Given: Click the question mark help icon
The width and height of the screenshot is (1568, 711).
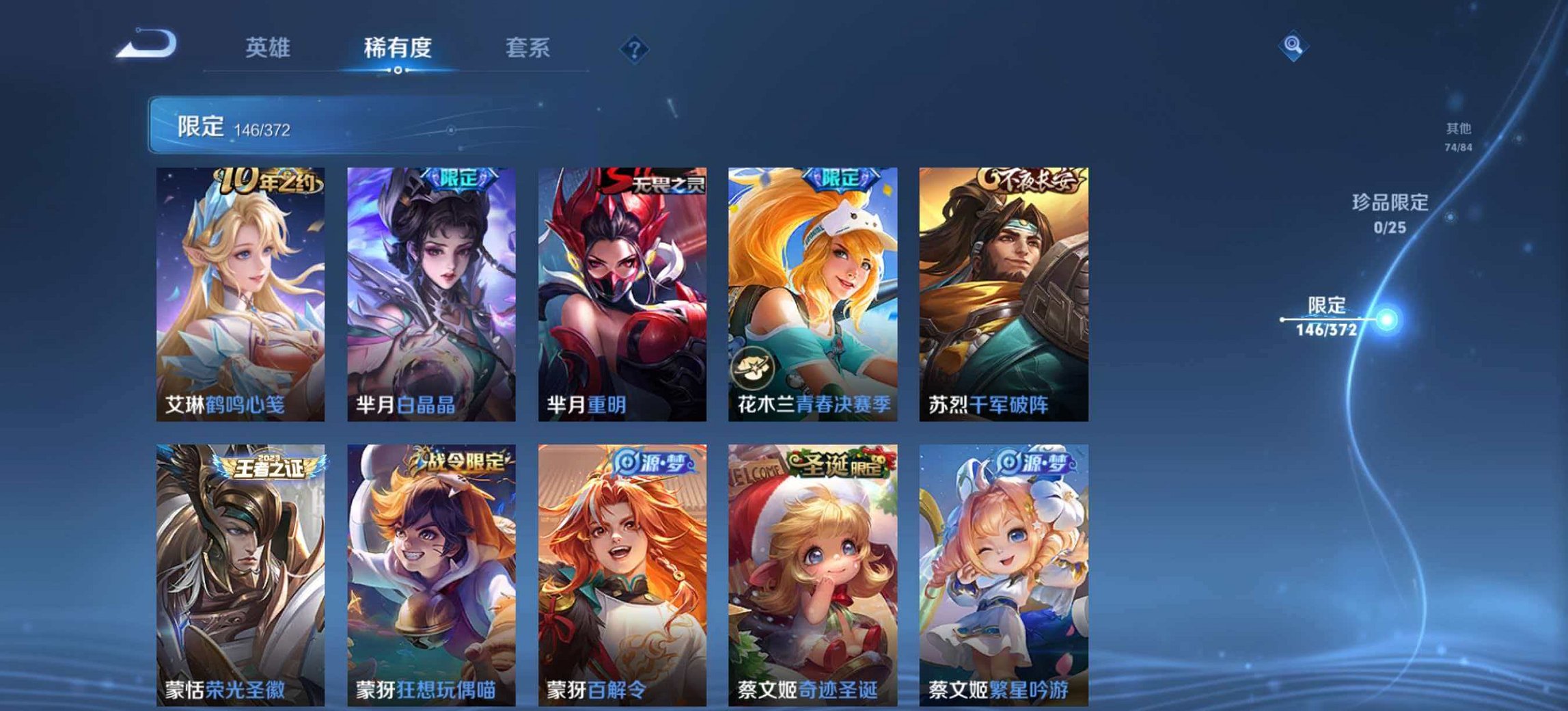Looking at the screenshot, I should 634,49.
